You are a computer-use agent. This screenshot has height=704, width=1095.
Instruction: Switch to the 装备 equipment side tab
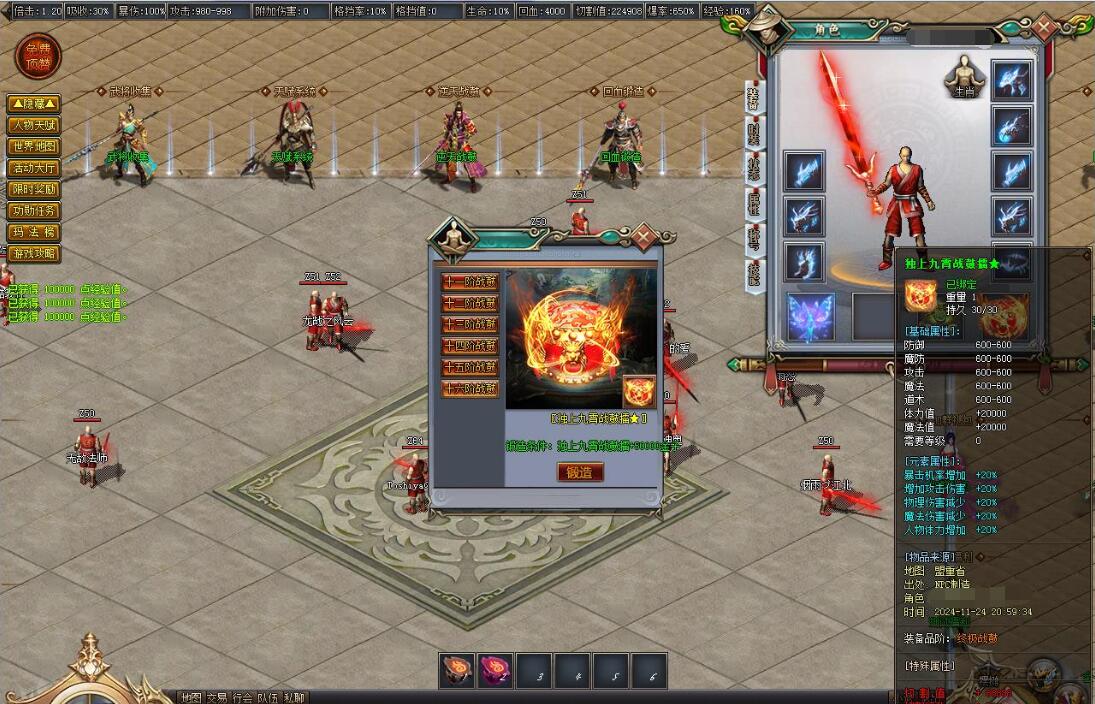pyautogui.click(x=753, y=100)
